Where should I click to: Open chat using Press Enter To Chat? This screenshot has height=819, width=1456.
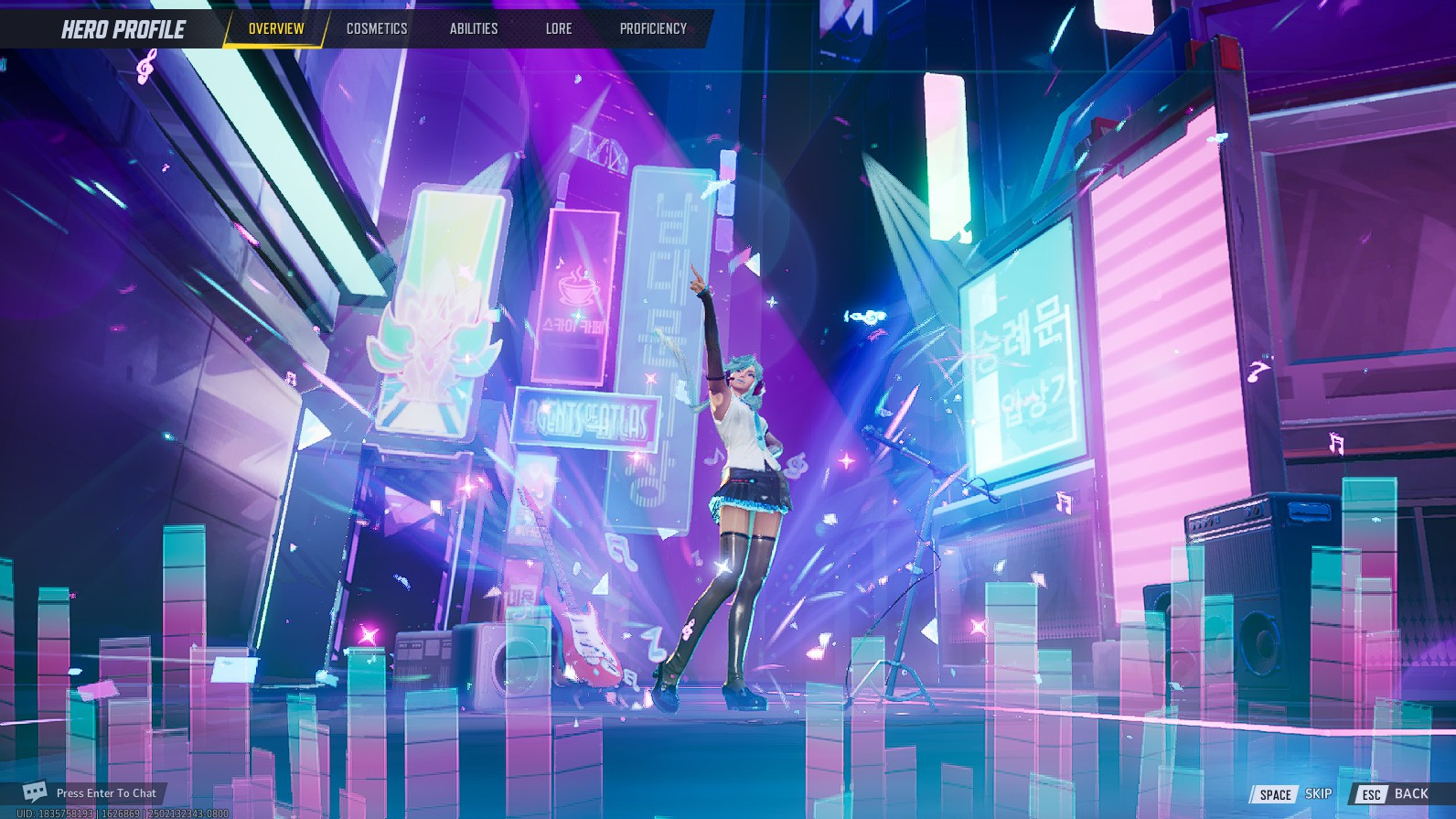pyautogui.click(x=105, y=792)
